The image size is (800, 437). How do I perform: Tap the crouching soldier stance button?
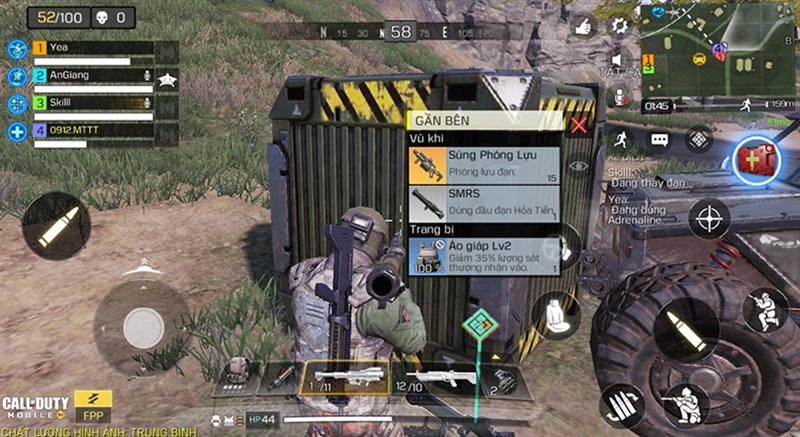[x=765, y=310]
